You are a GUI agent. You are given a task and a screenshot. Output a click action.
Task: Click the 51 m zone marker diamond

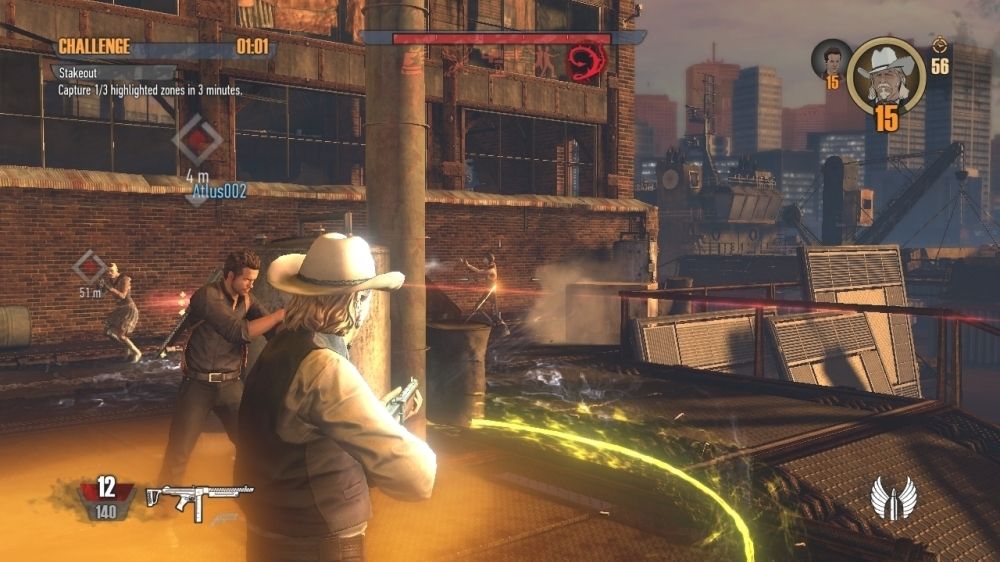coord(90,267)
